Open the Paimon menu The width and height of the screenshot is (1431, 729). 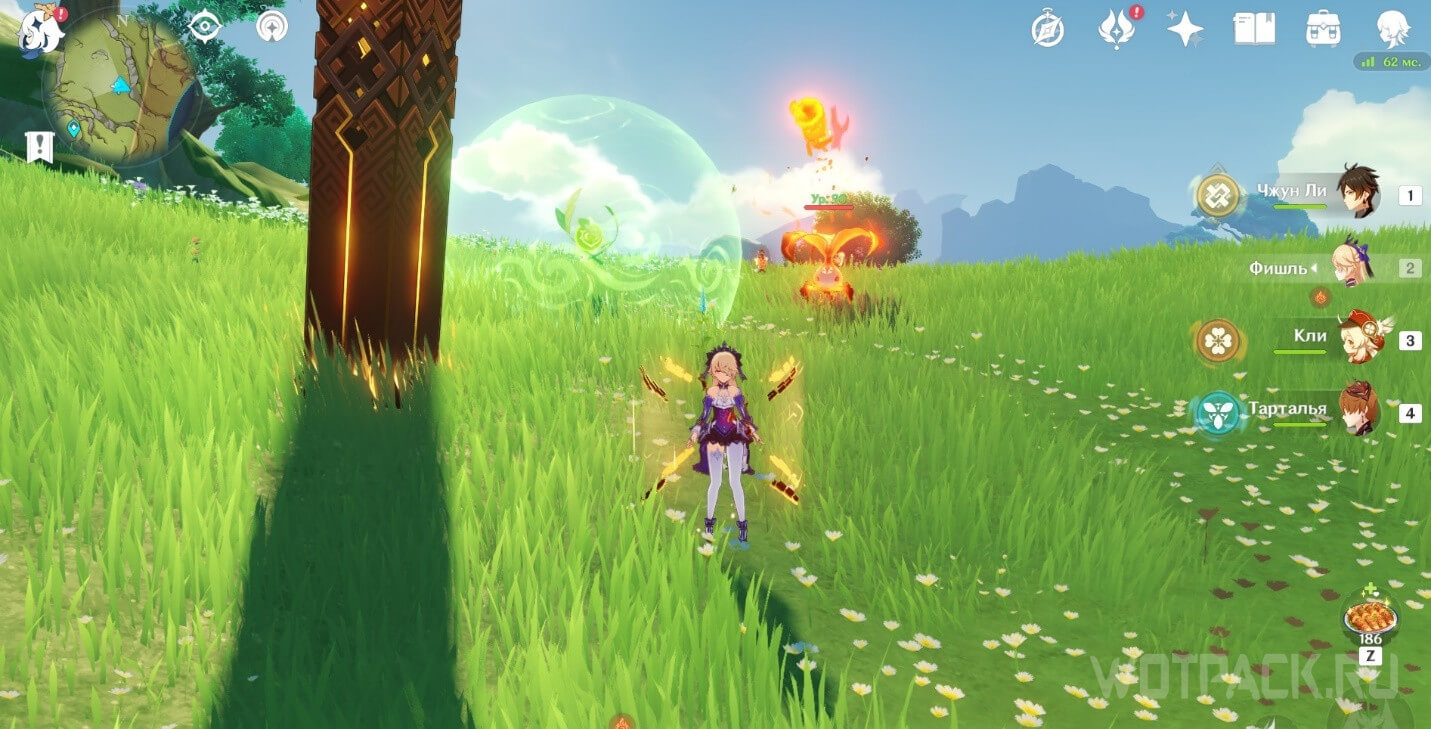point(42,30)
